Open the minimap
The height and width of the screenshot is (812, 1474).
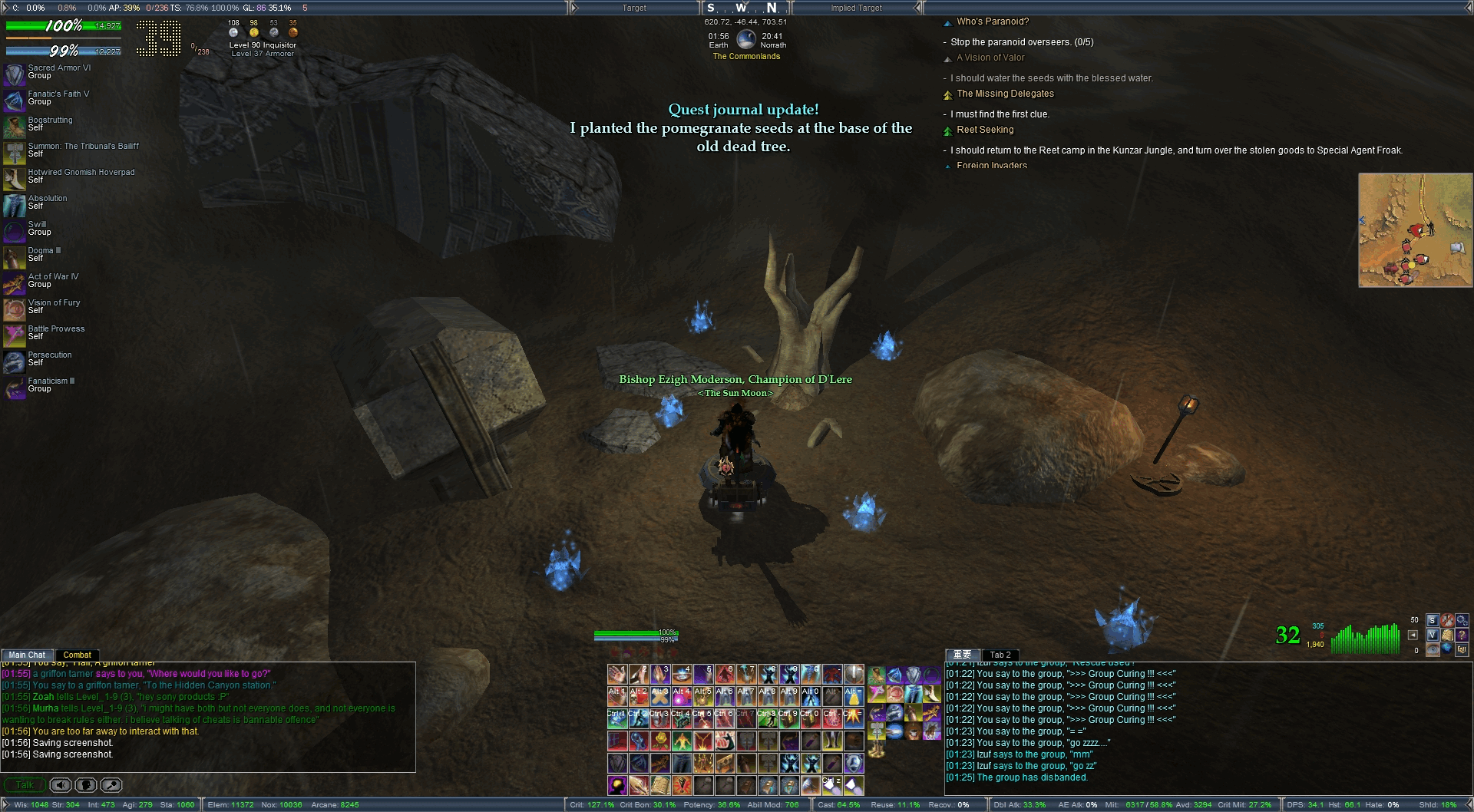click(1415, 230)
